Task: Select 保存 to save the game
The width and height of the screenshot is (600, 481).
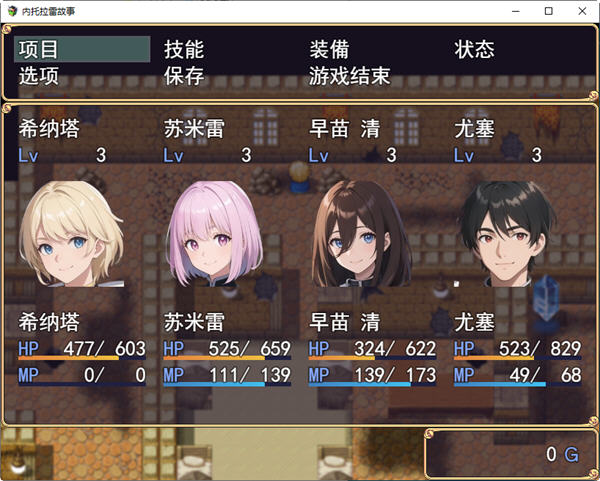Action: [184, 76]
